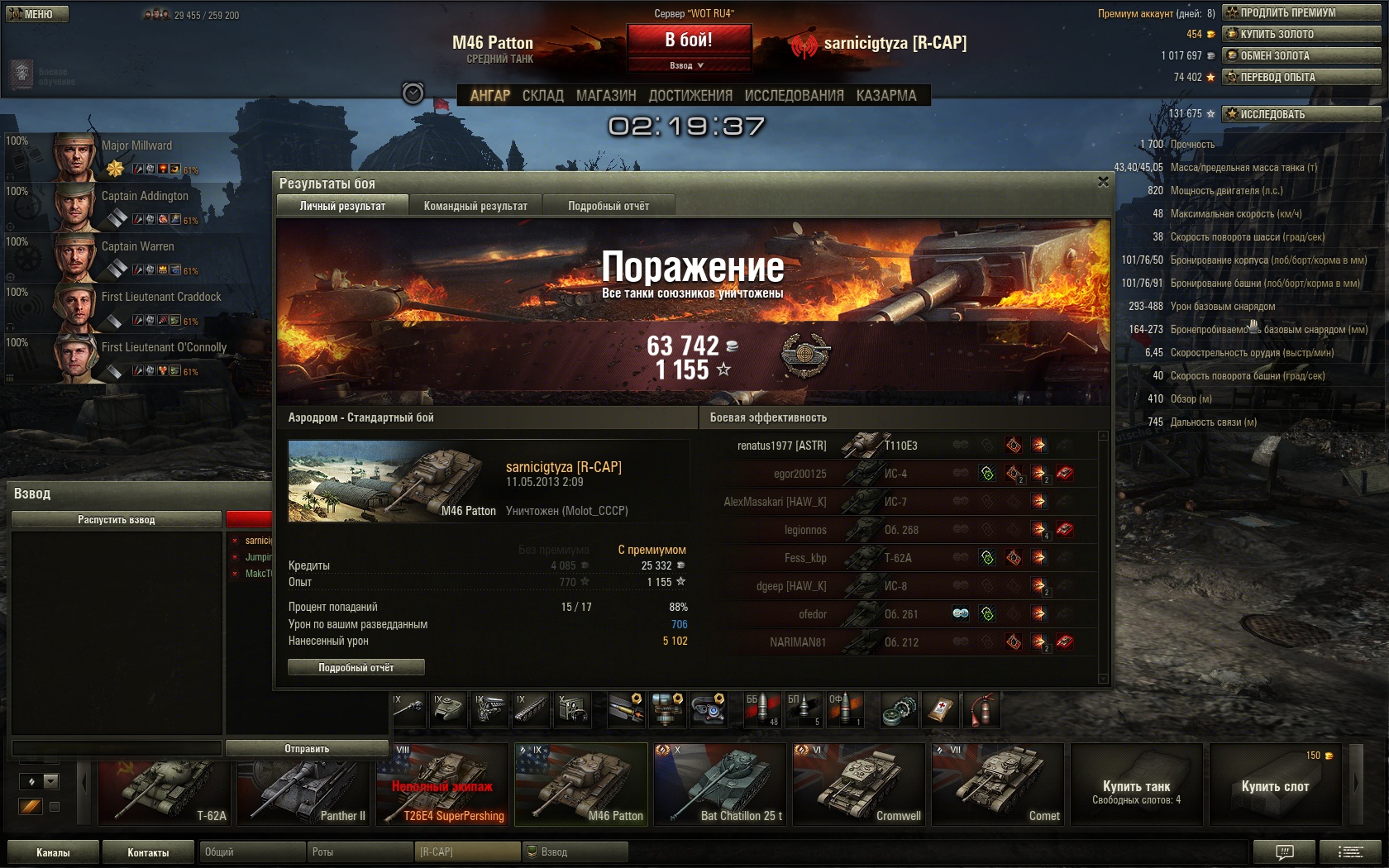The image size is (1389, 868).
Task: Select the Bat Chatillon 25 t tank
Action: tap(719, 784)
